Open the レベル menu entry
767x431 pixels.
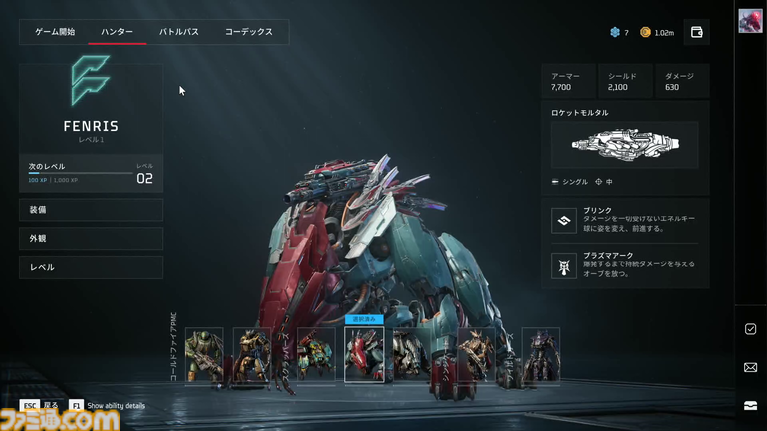(x=91, y=268)
